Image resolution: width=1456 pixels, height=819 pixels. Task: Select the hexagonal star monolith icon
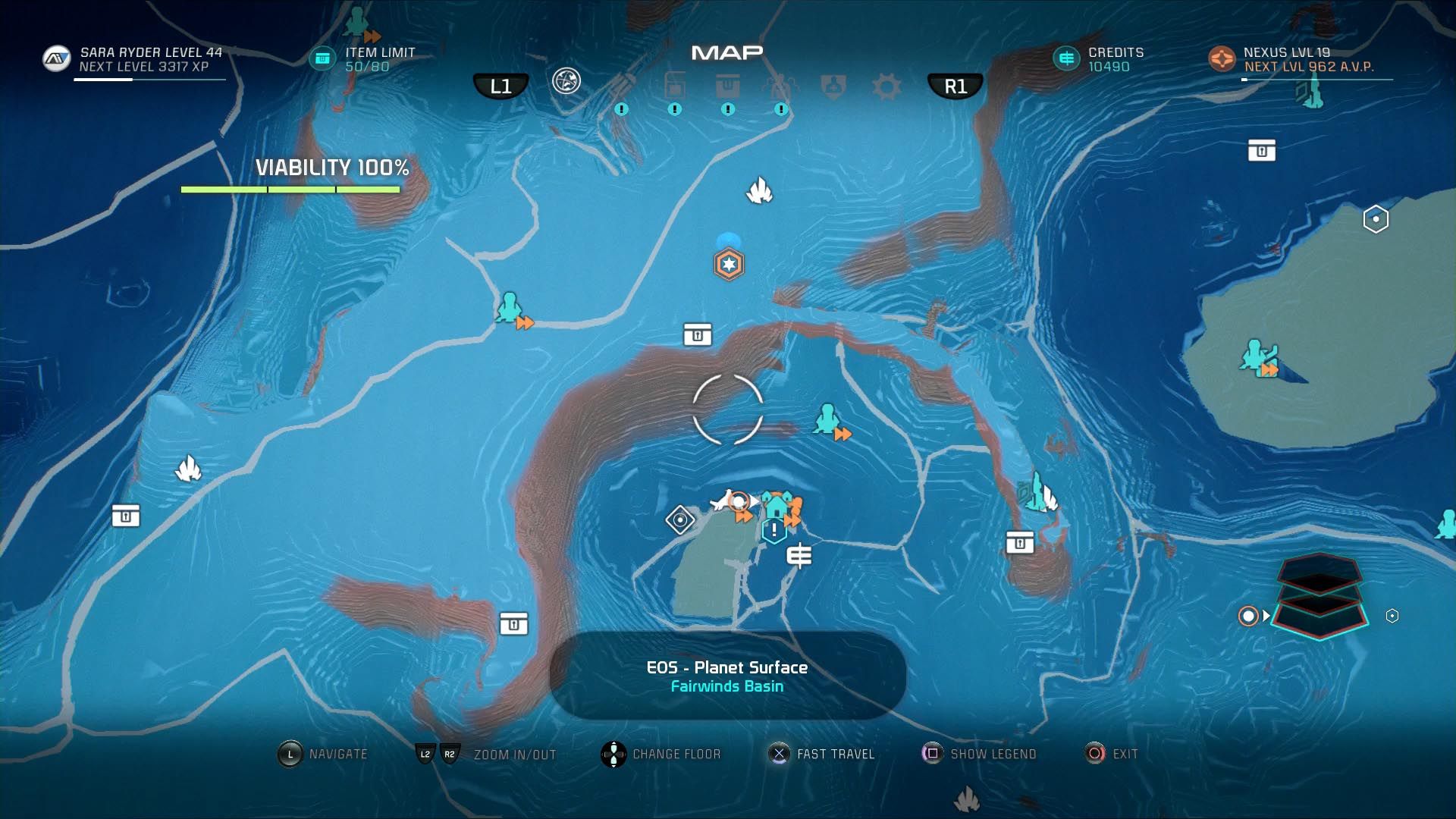point(729,263)
